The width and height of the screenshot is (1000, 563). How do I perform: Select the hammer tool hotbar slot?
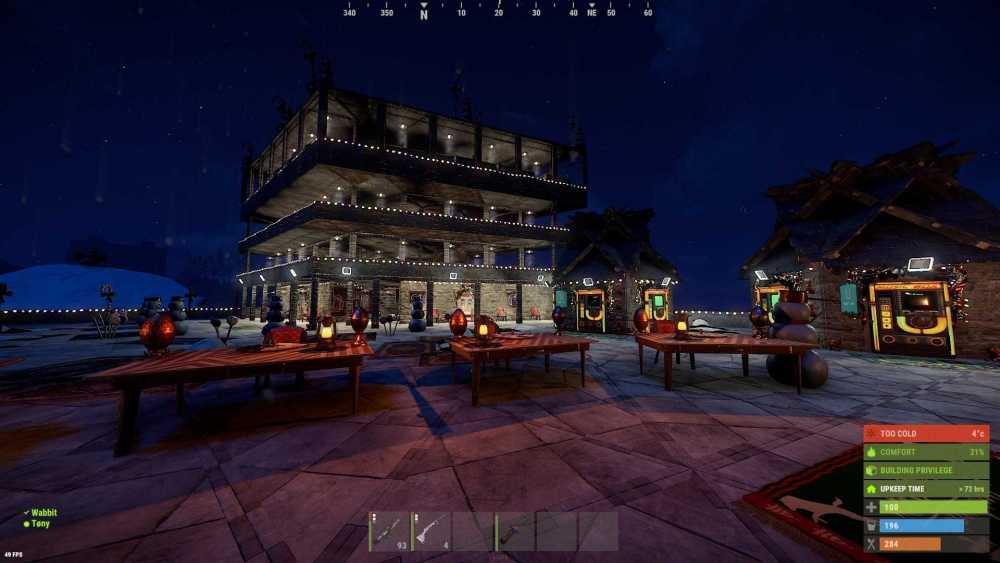pyautogui.click(x=514, y=531)
